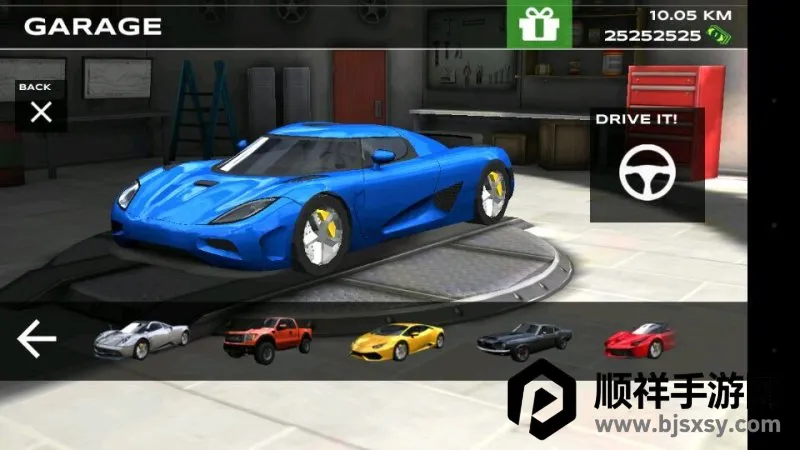Choose the orange pickup truck thumbnail
Image resolution: width=800 pixels, height=450 pixels.
pos(267,339)
